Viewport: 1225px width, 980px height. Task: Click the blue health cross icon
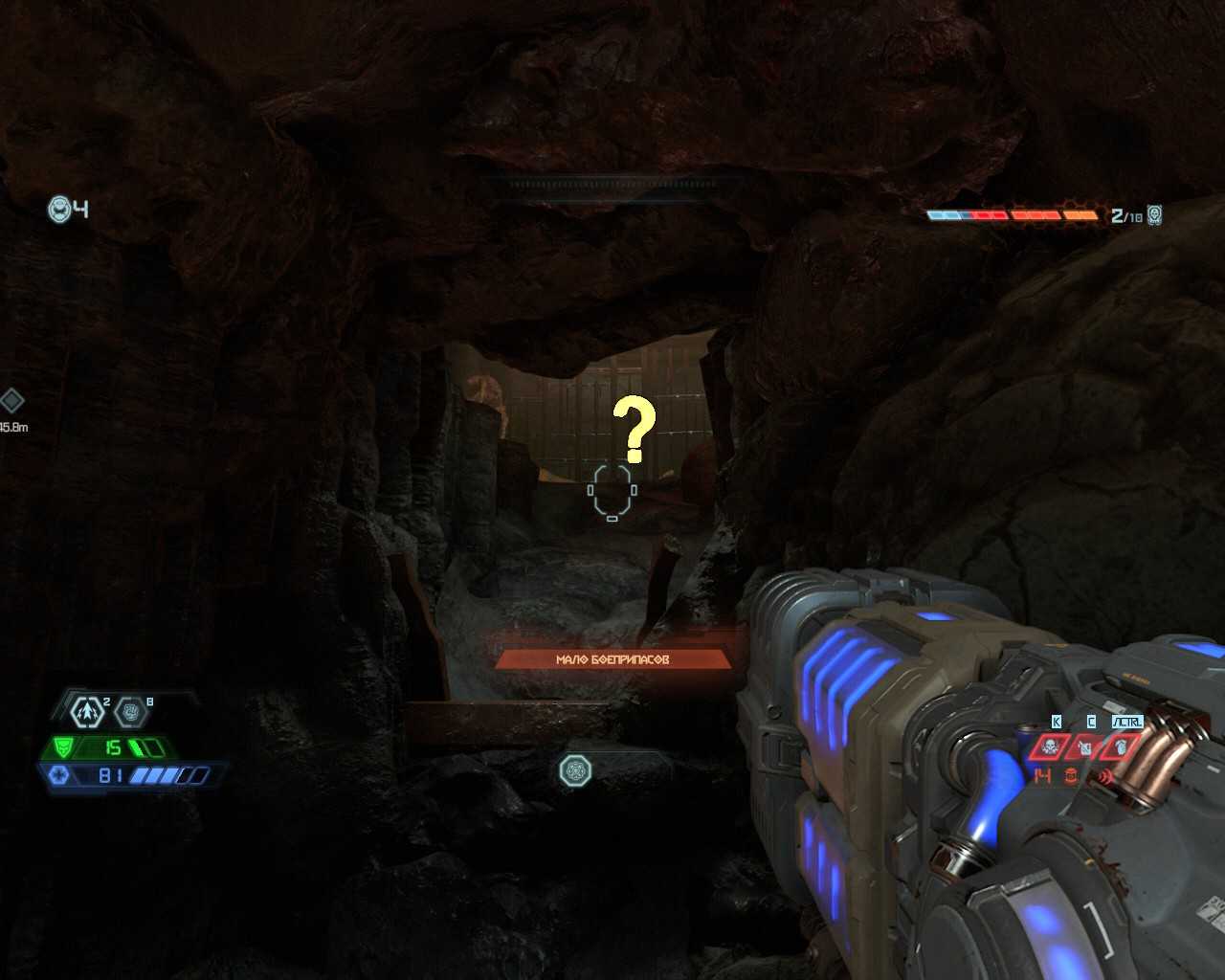57,775
